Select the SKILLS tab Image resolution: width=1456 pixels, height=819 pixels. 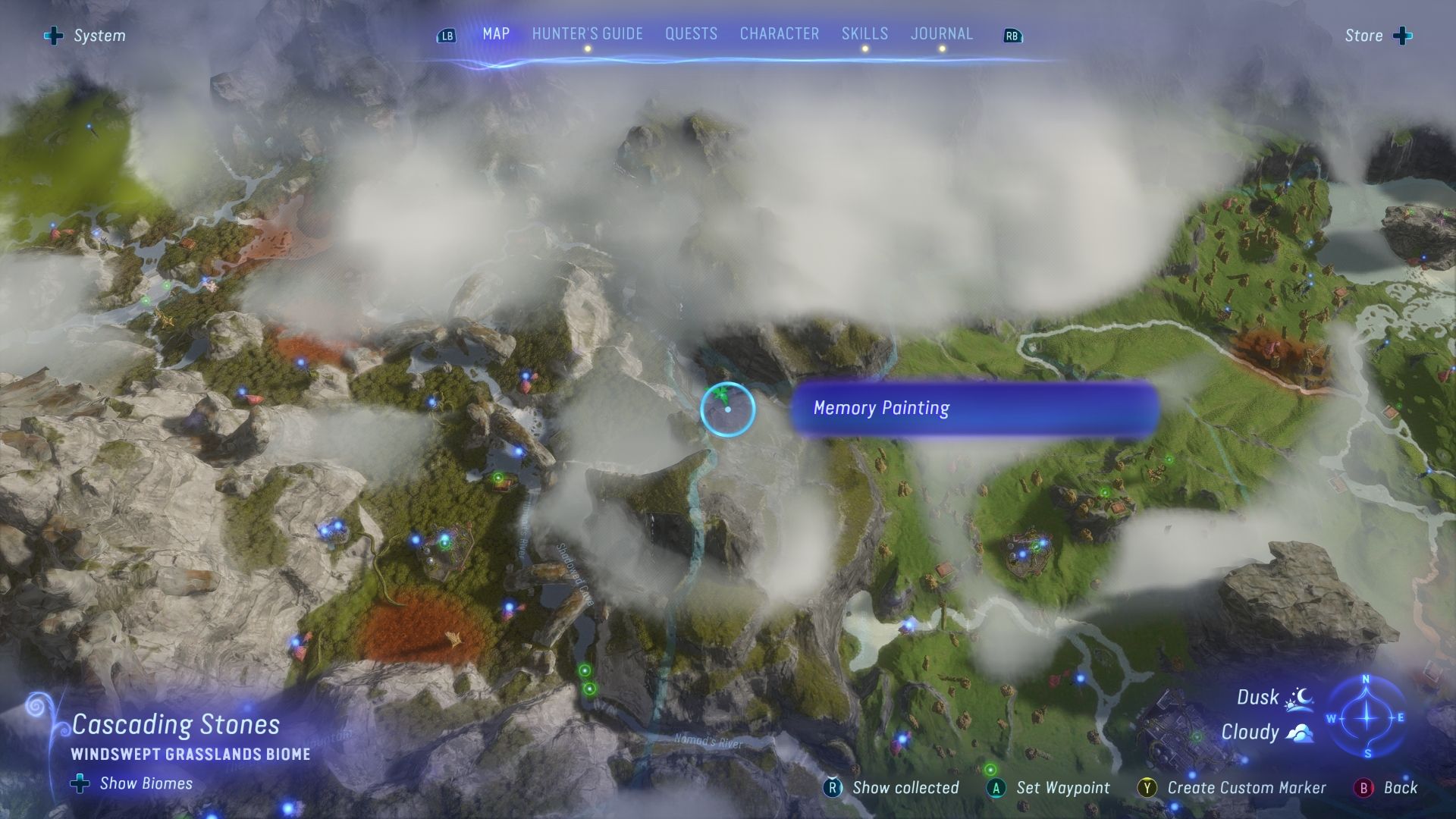point(864,33)
